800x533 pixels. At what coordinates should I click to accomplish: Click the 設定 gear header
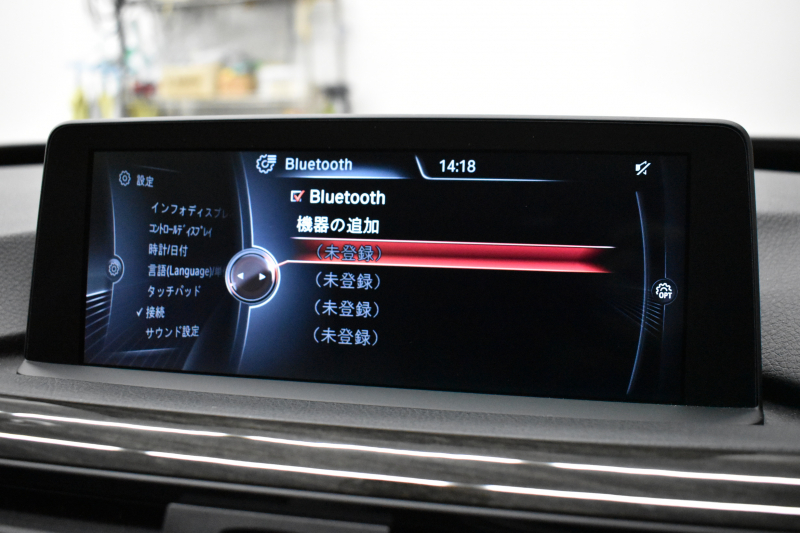136,180
